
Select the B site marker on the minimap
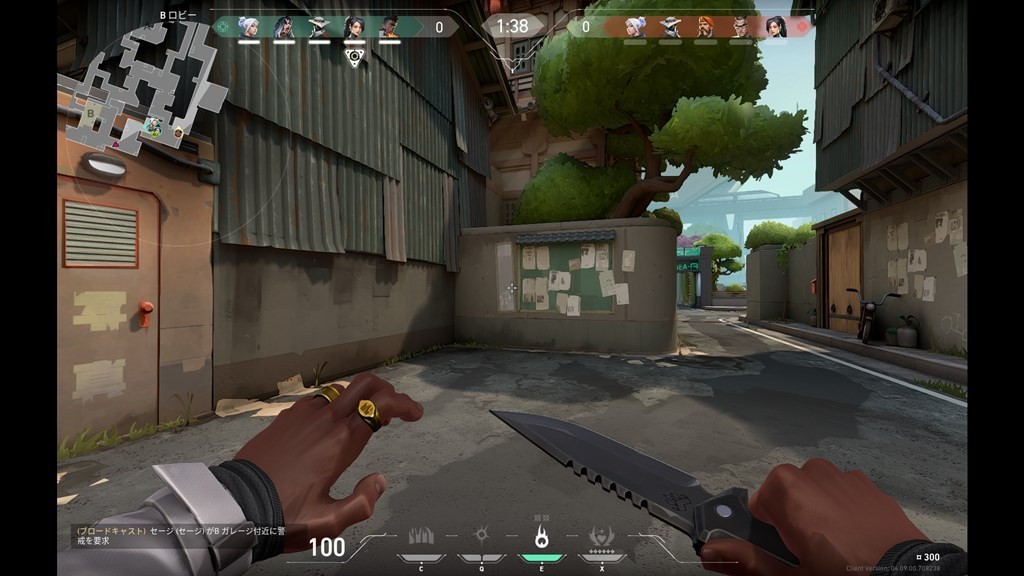pyautogui.click(x=92, y=114)
